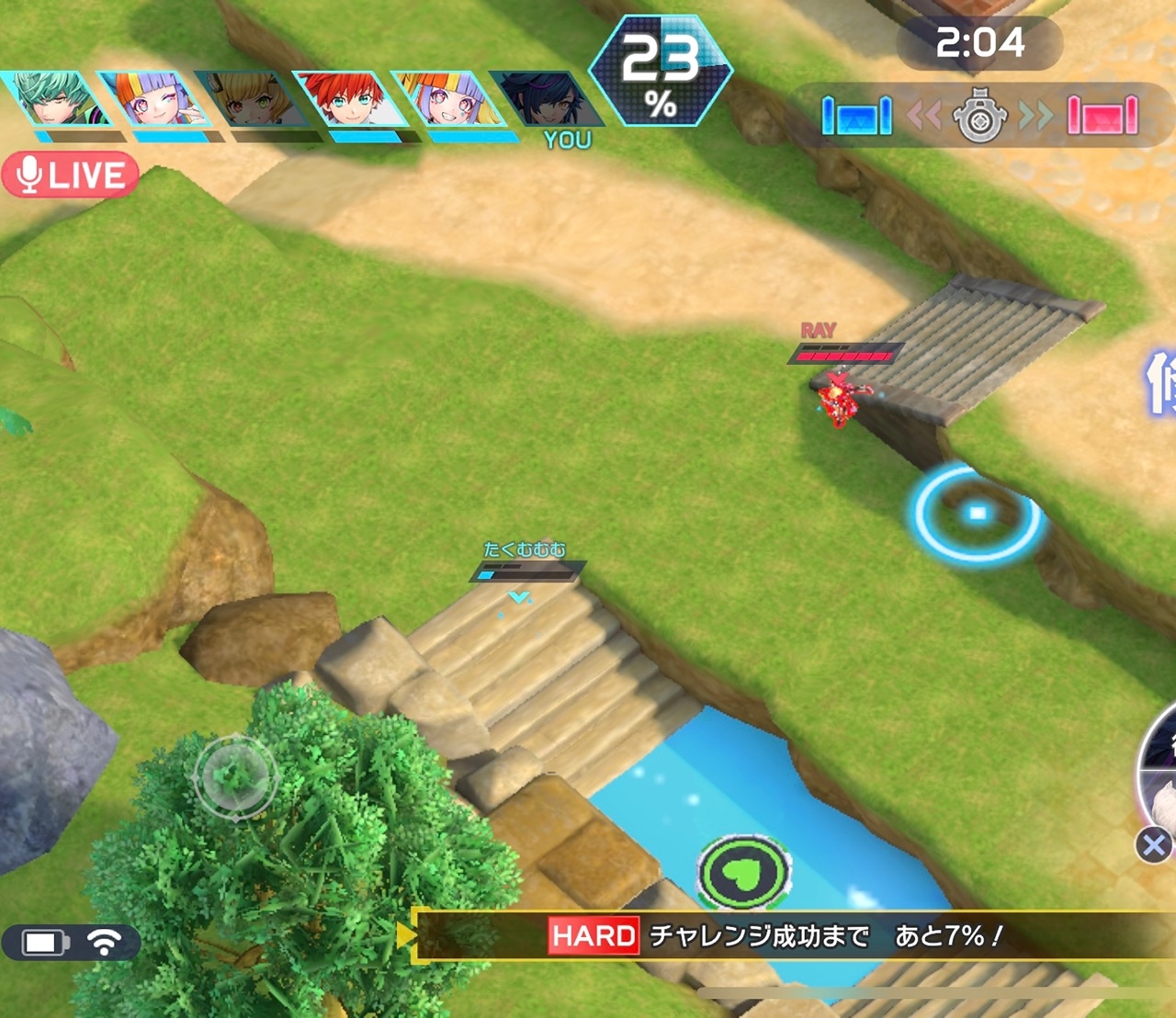Close the panel with the X button
Image resolution: width=1176 pixels, height=1018 pixels.
click(x=1154, y=844)
